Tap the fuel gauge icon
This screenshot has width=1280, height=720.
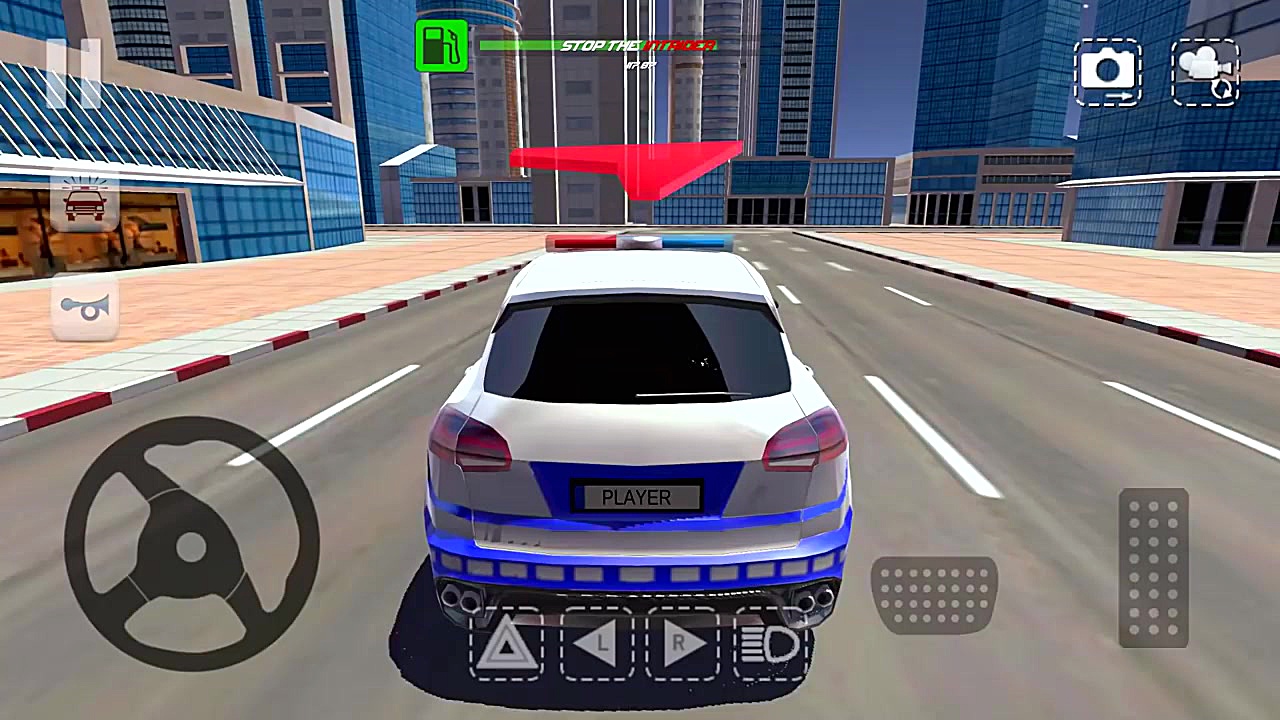point(442,47)
